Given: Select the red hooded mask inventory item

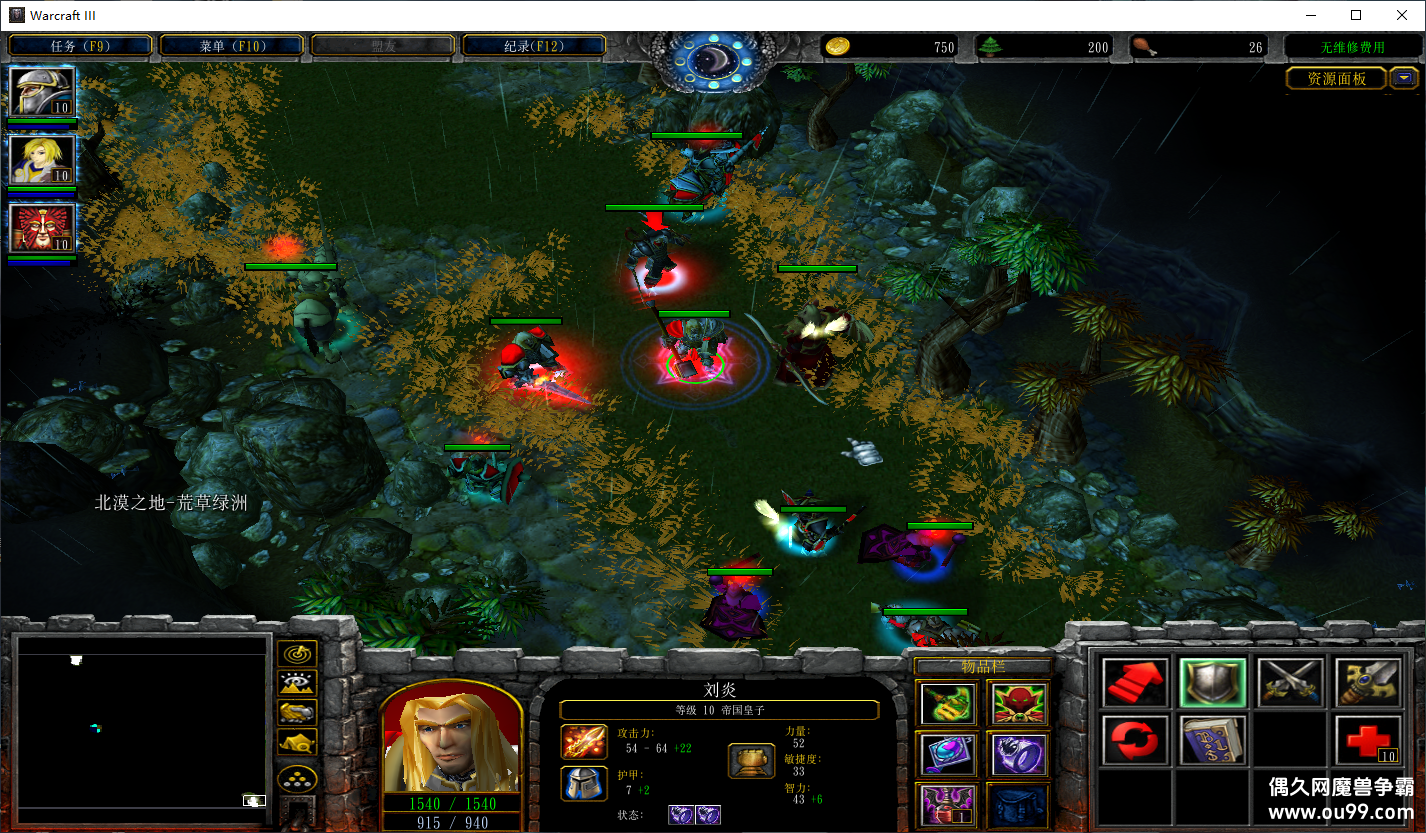Looking at the screenshot, I should point(1018,702).
